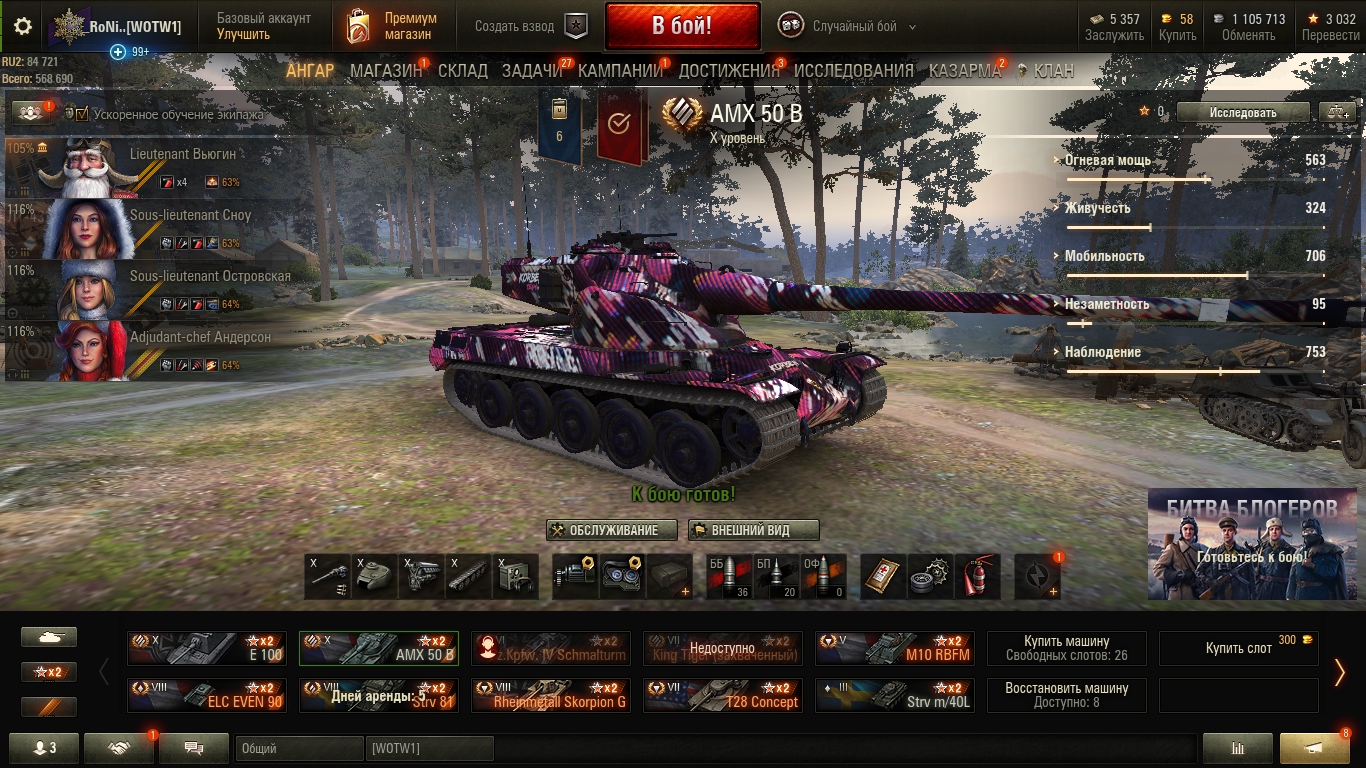The height and width of the screenshot is (768, 1366).
Task: Select the E 100 tank in carousel
Action: 207,648
